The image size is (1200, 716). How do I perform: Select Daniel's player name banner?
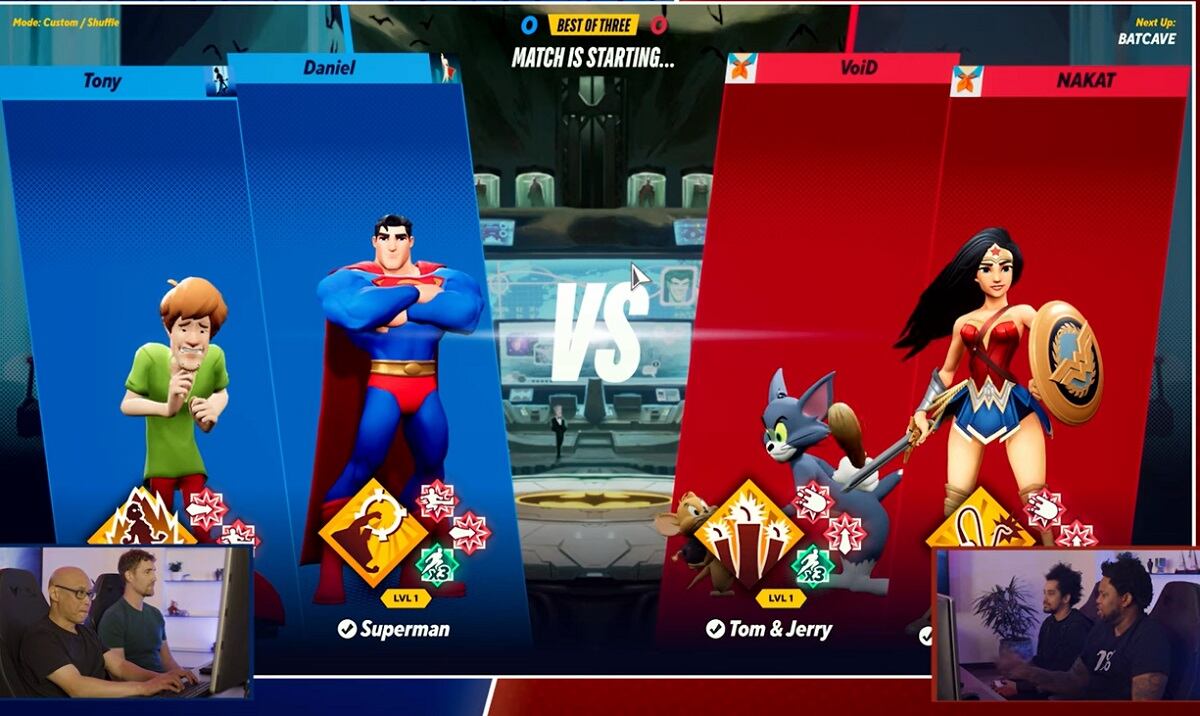coord(330,68)
